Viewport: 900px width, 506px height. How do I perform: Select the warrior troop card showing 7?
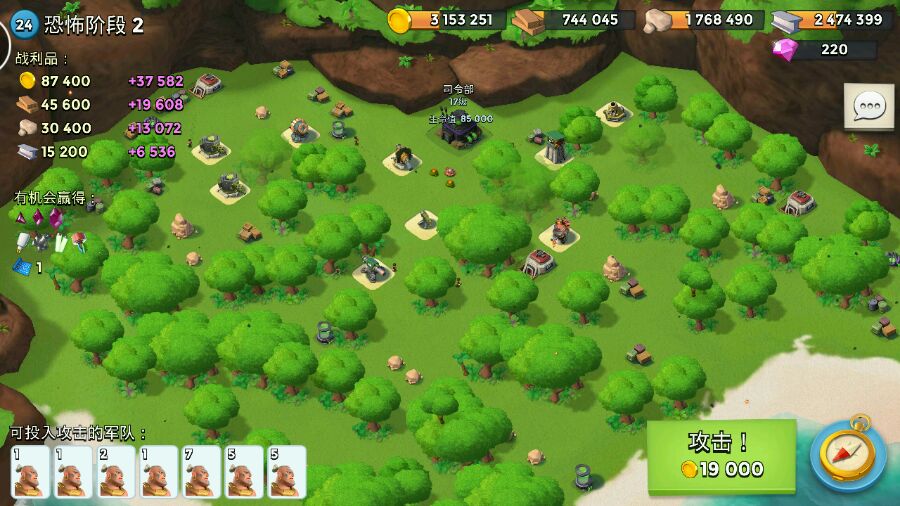(x=202, y=471)
